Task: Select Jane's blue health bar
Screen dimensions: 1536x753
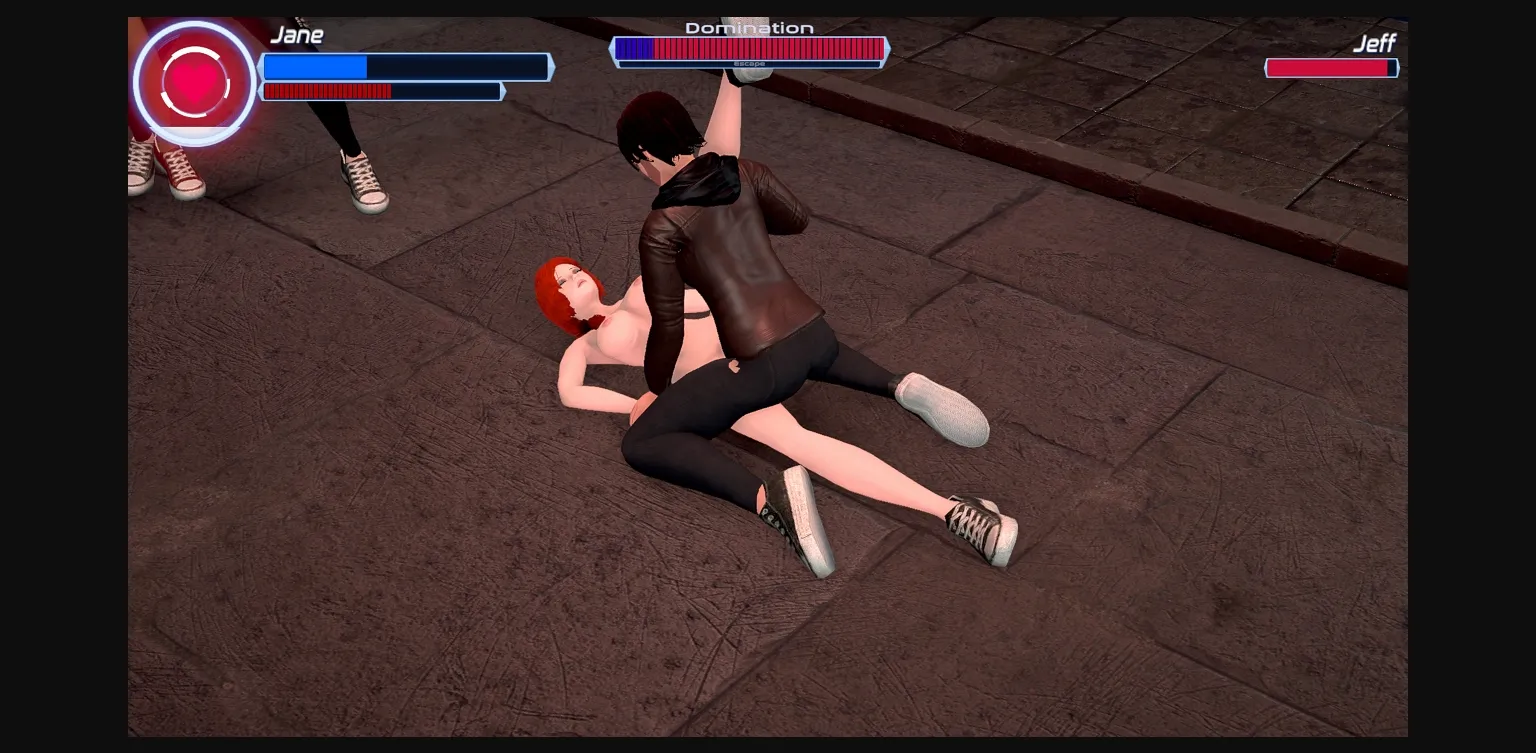Action: pyautogui.click(x=315, y=67)
